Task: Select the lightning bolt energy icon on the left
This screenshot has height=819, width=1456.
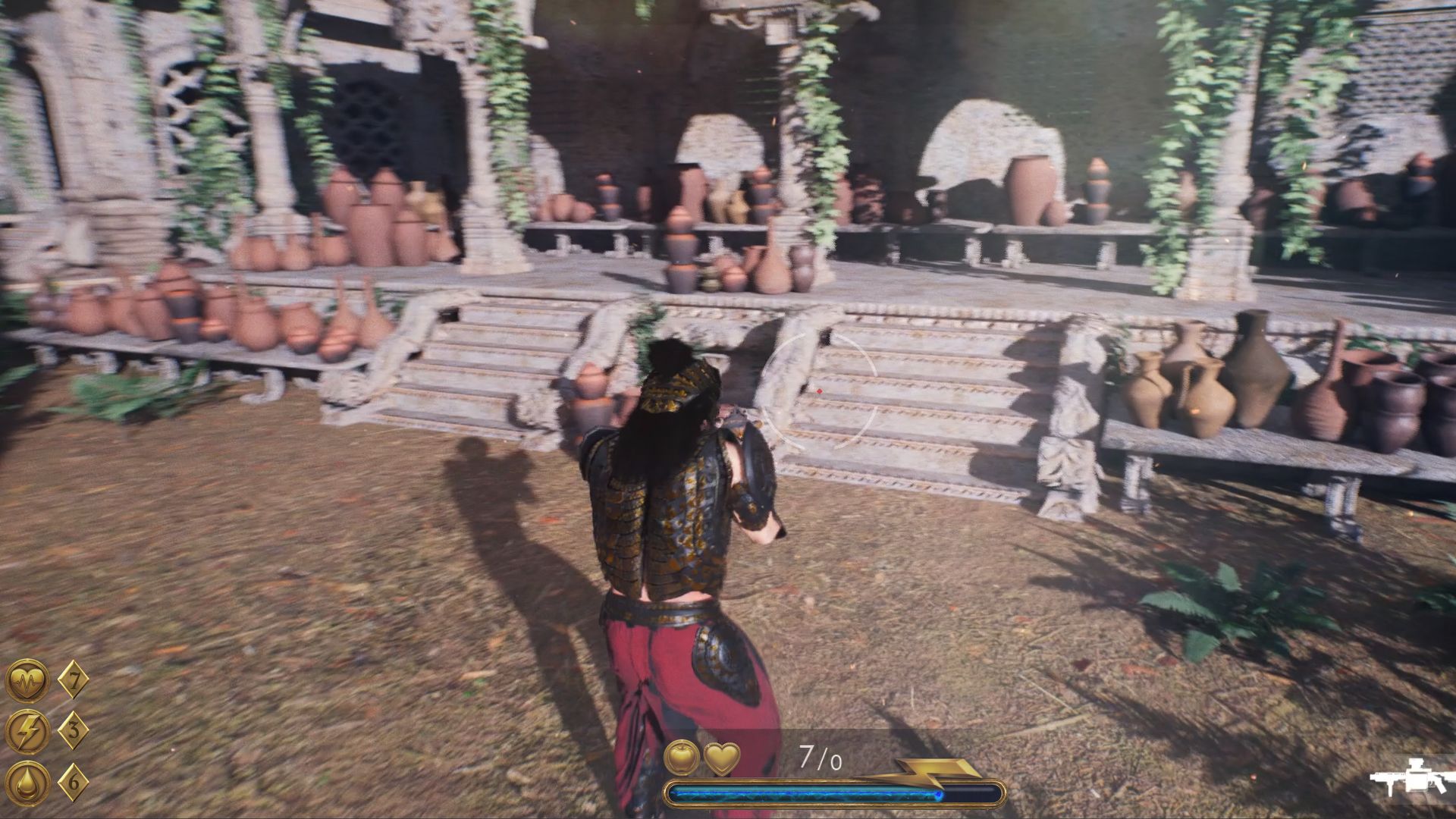Action: 27,731
